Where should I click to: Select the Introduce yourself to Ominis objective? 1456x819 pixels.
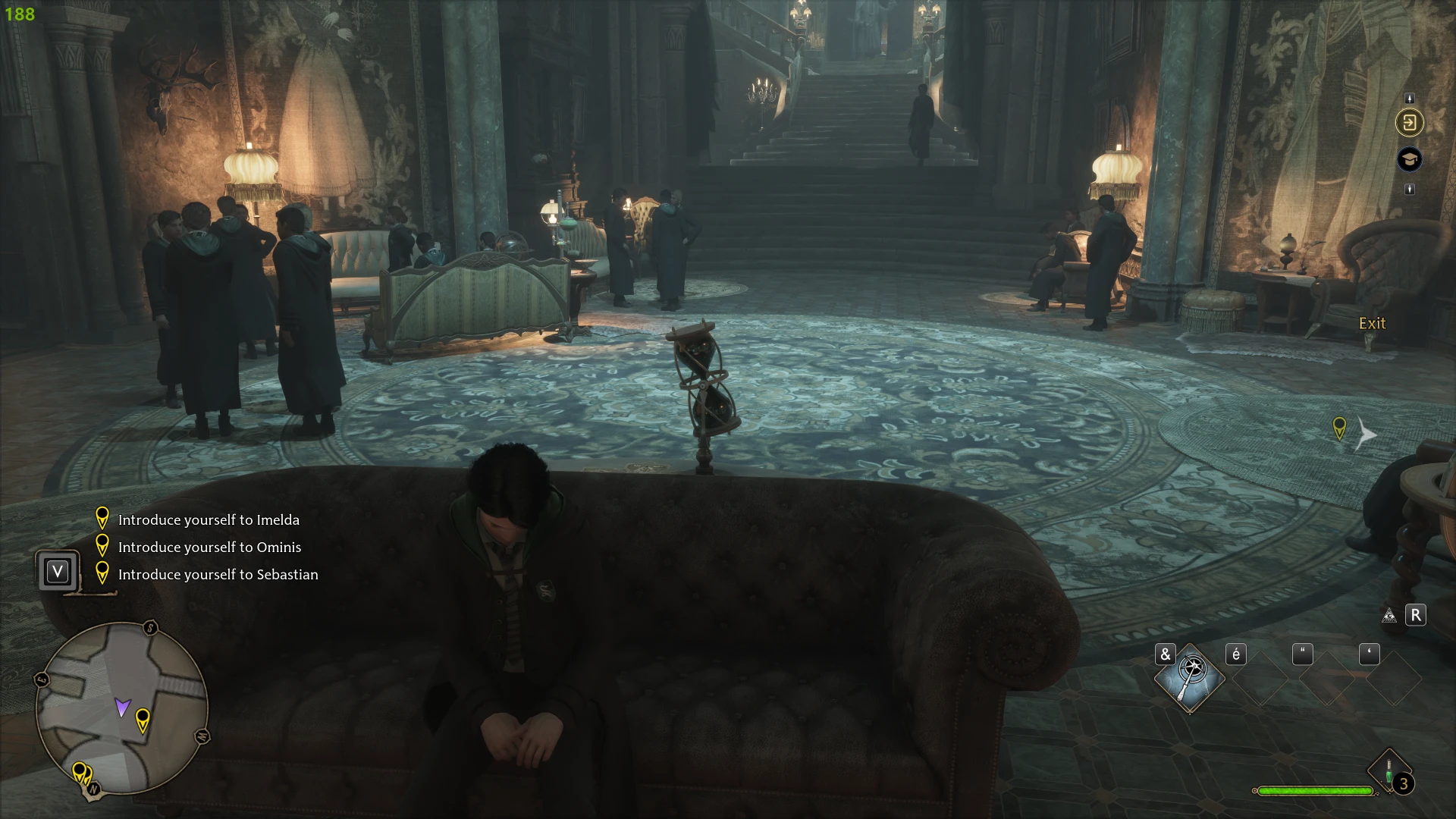pos(209,548)
